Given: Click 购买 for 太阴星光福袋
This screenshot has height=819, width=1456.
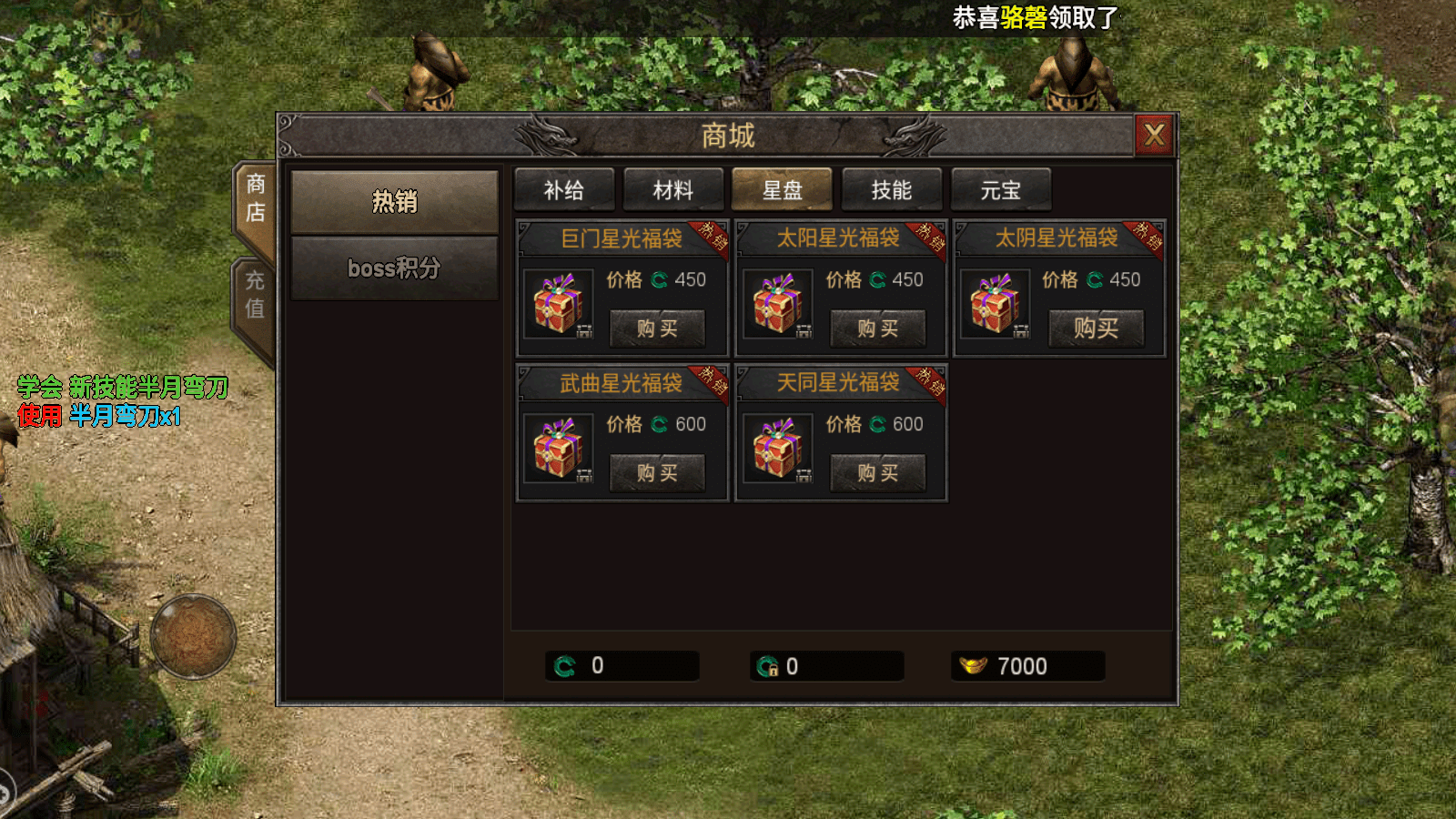Looking at the screenshot, I should 1096,329.
